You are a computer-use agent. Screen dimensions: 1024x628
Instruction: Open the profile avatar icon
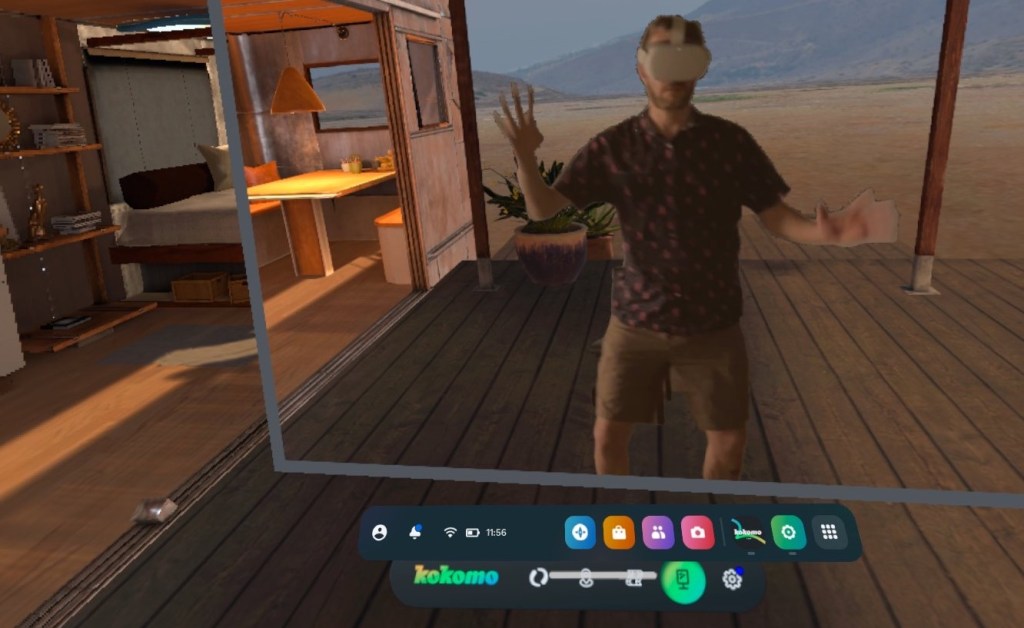tap(379, 533)
